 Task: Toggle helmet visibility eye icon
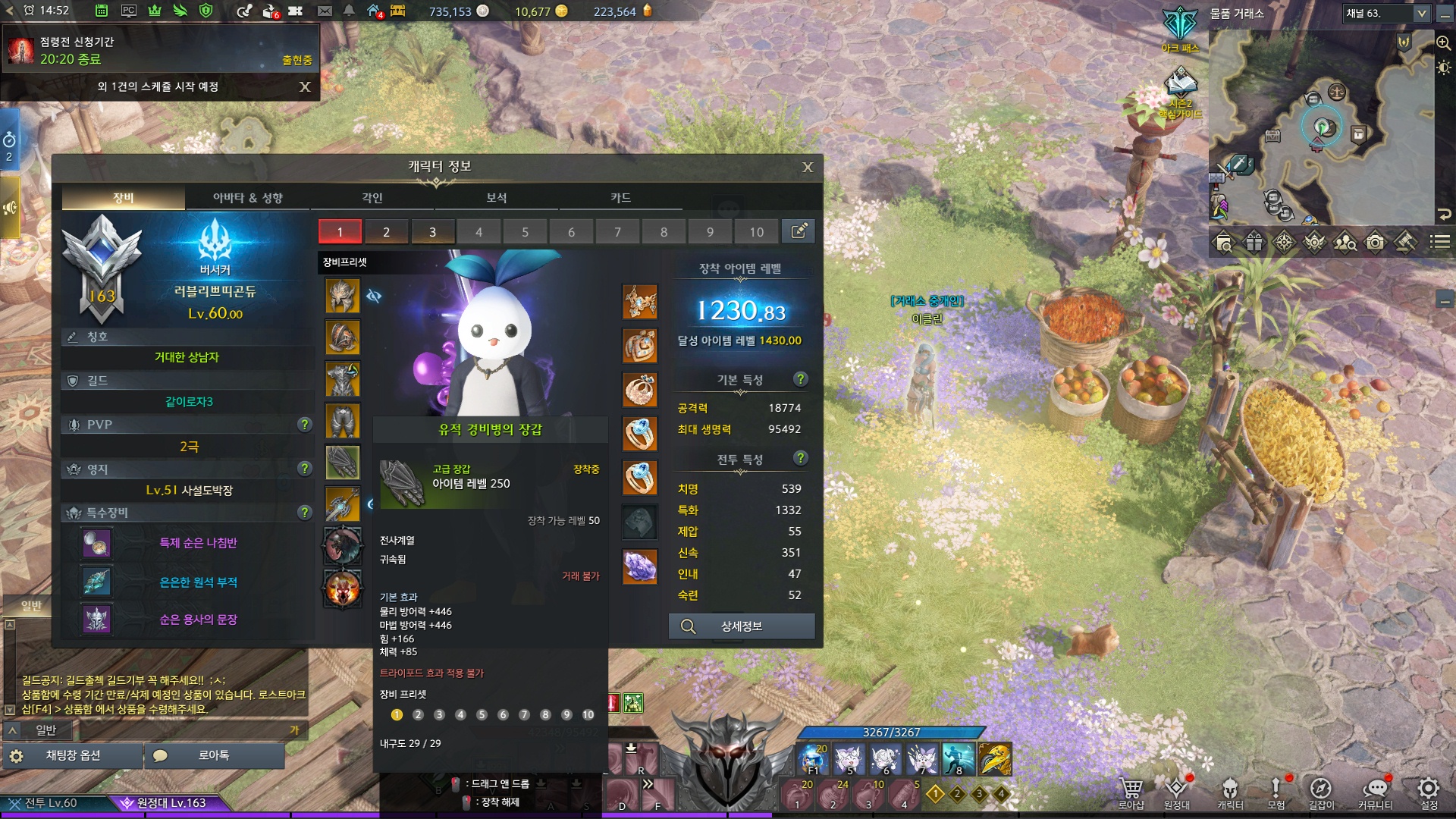click(x=374, y=296)
